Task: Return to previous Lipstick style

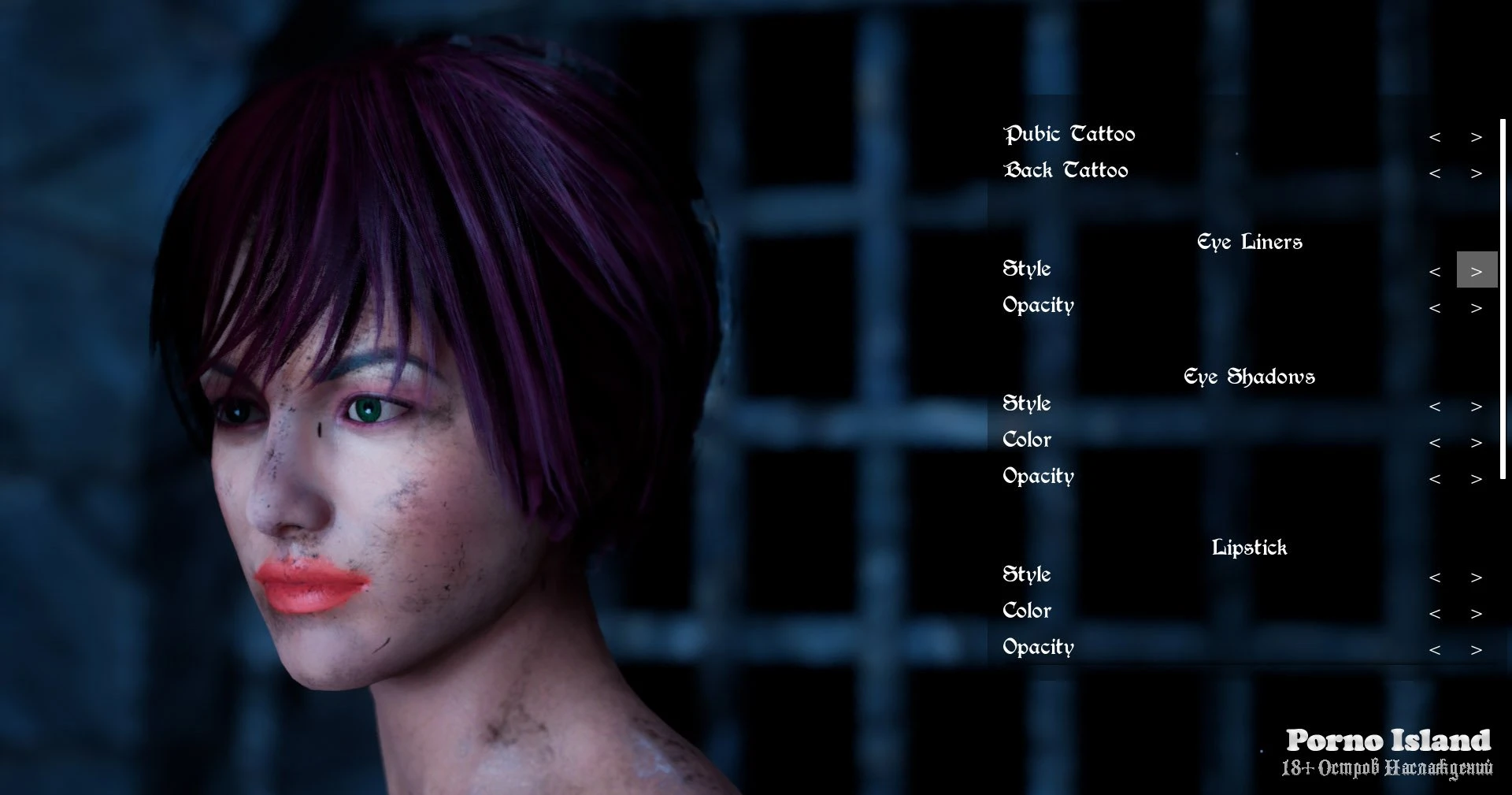Action: pos(1435,578)
